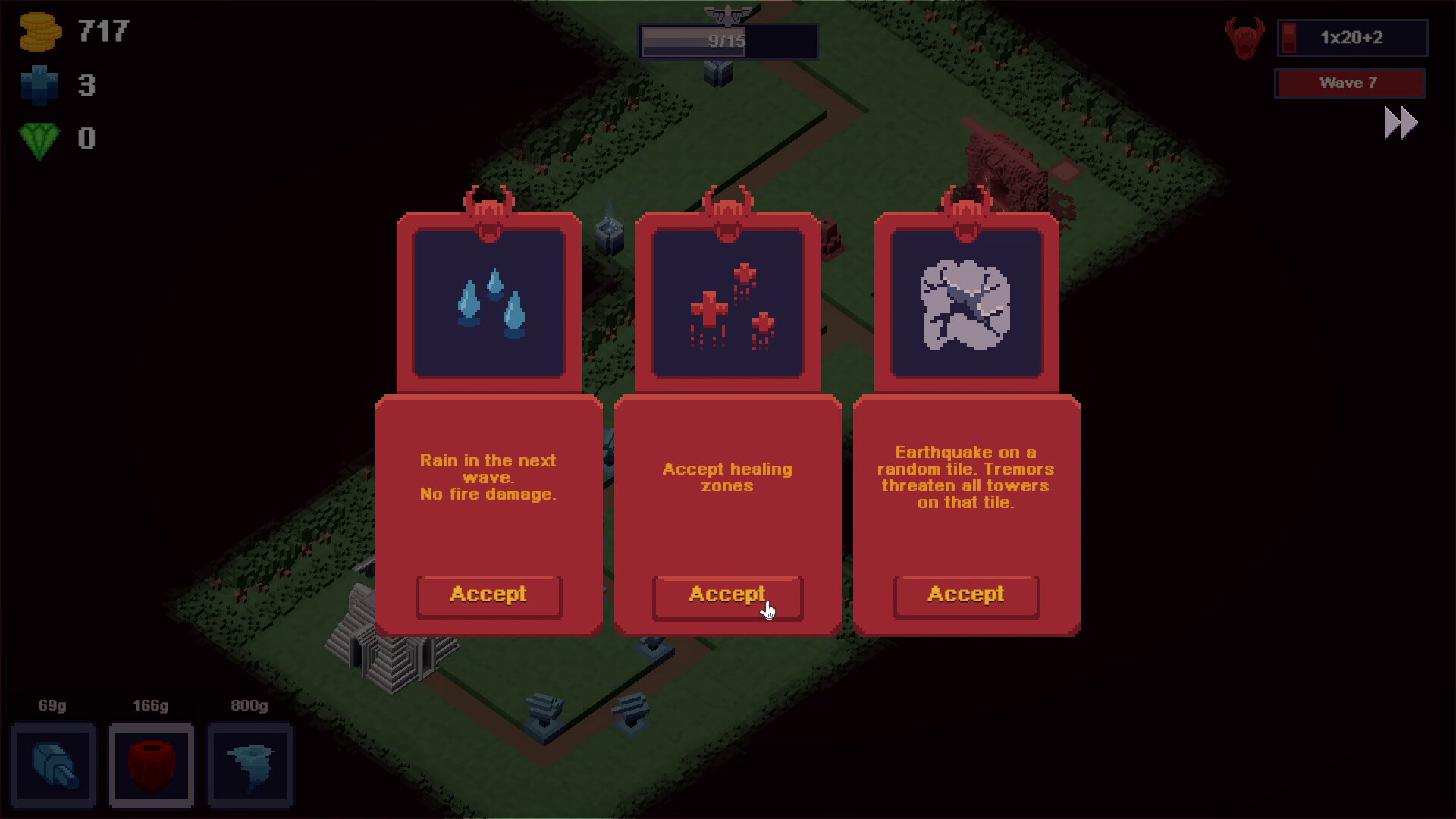This screenshot has height=819, width=1456.
Task: Click the 9/15 wave progress bar
Action: click(728, 42)
